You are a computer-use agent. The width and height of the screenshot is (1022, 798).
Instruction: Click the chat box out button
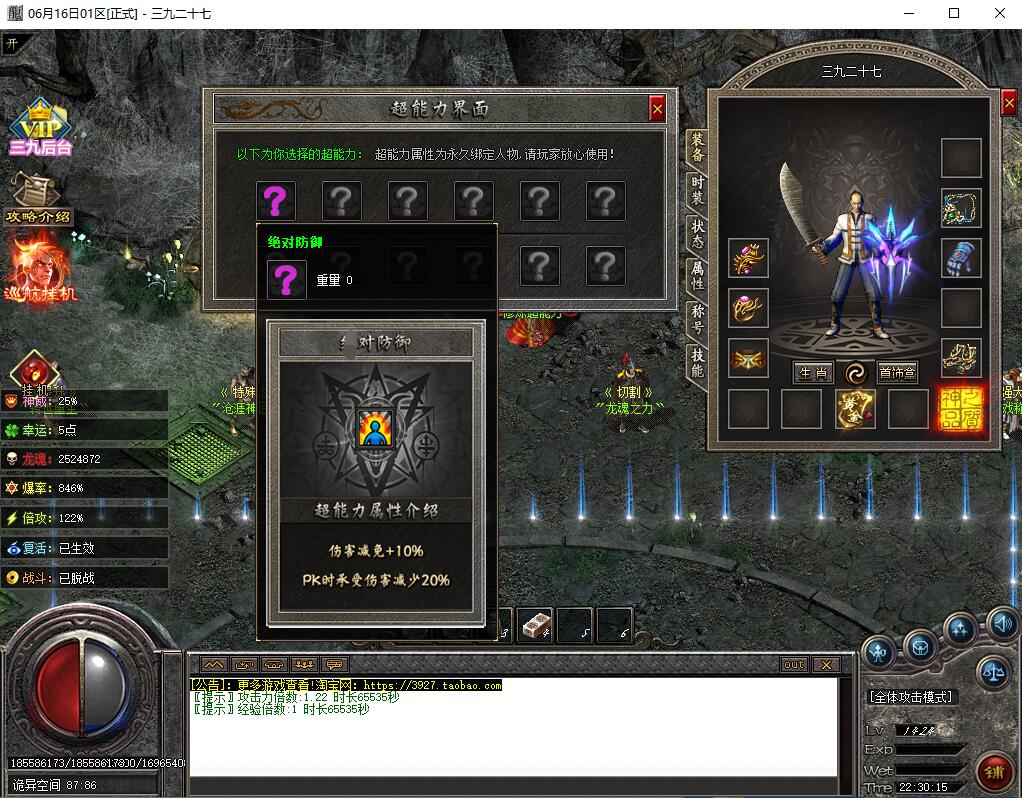(x=793, y=665)
